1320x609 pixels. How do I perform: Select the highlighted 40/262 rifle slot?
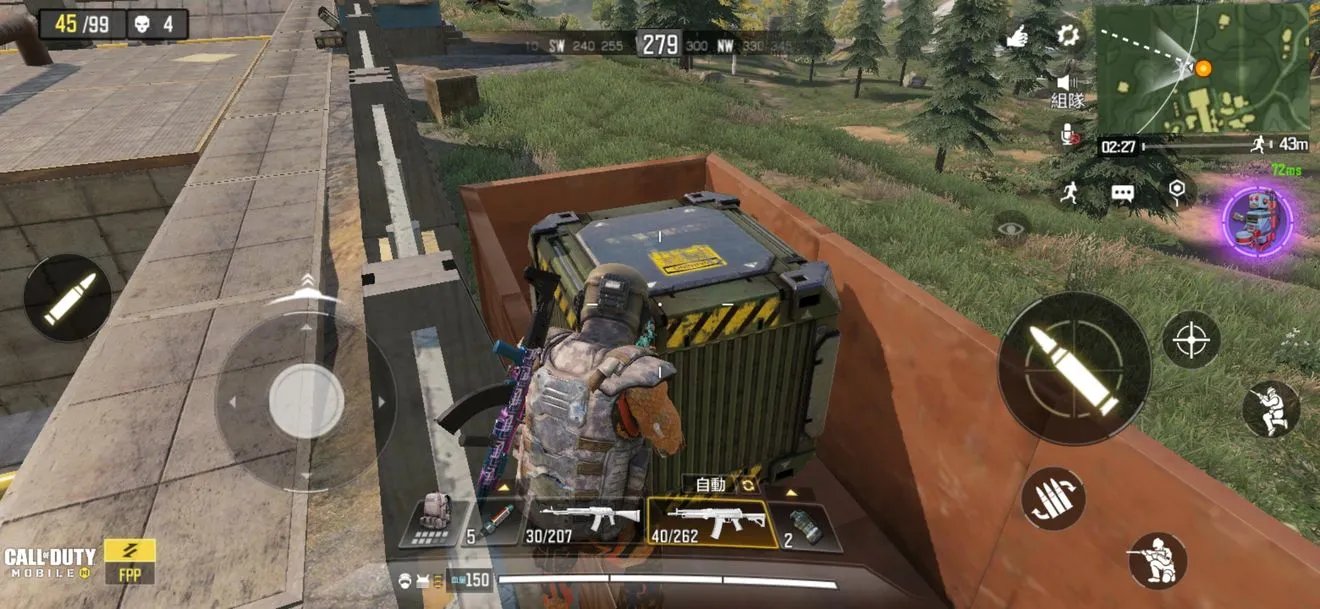point(710,522)
